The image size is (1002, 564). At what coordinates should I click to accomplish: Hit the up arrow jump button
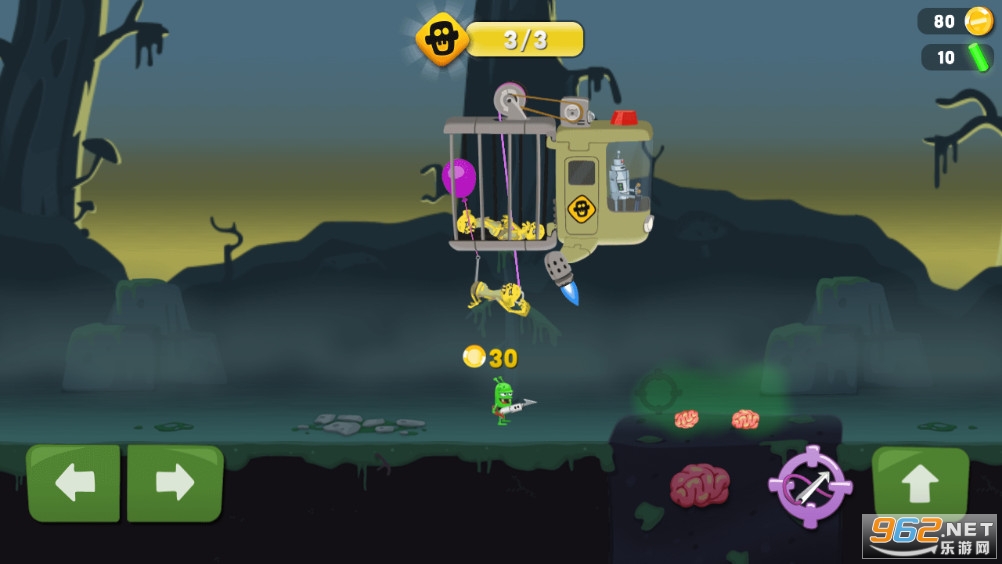click(919, 483)
